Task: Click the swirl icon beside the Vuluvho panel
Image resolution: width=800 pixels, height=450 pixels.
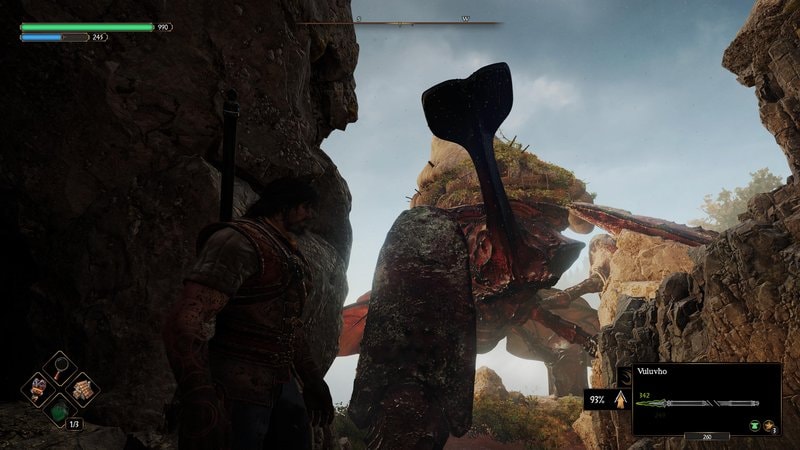Action: [625, 378]
